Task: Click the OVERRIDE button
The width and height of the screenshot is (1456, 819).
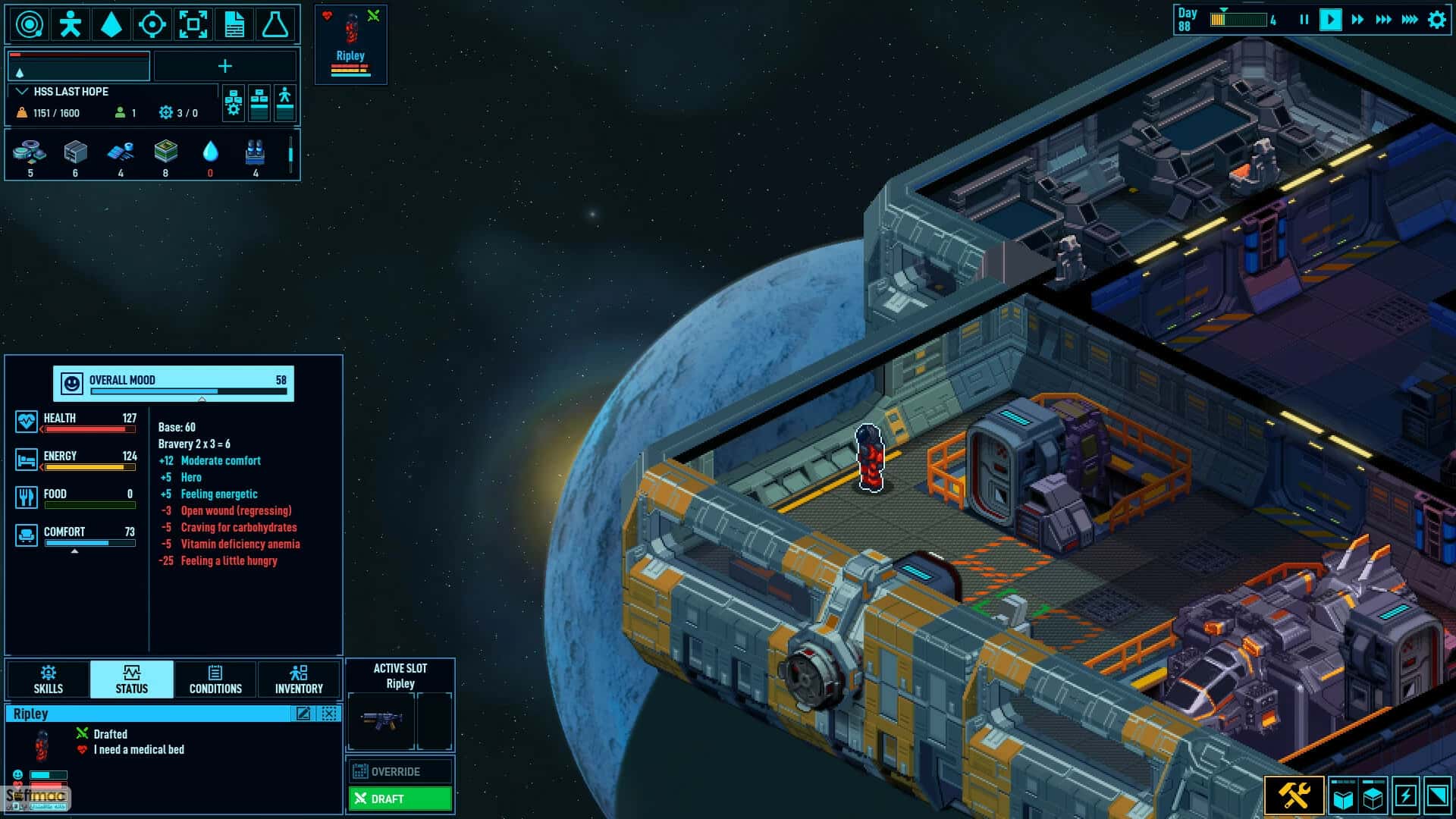Action: [400, 771]
